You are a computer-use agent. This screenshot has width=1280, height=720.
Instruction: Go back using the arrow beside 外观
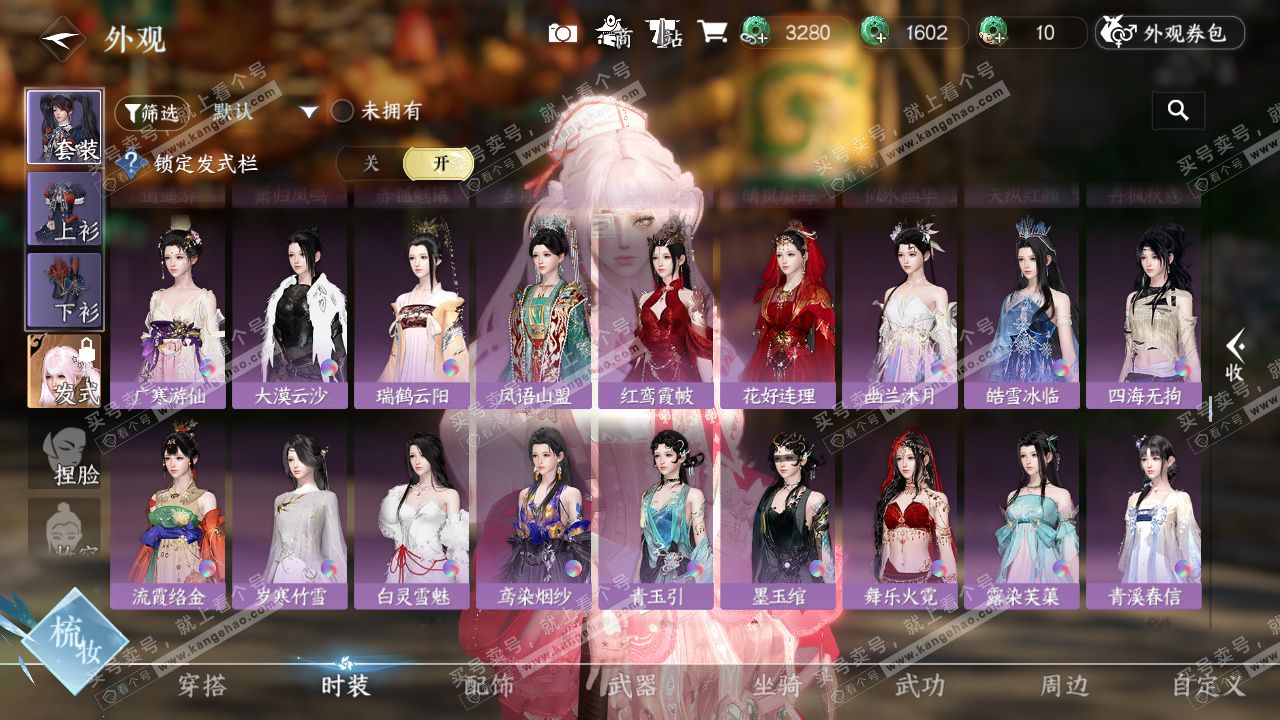coord(61,40)
